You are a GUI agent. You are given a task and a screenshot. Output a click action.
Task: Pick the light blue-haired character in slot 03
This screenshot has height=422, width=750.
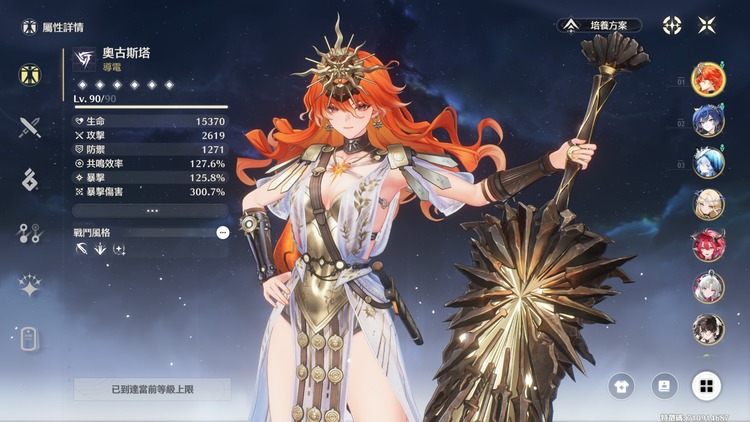point(708,163)
